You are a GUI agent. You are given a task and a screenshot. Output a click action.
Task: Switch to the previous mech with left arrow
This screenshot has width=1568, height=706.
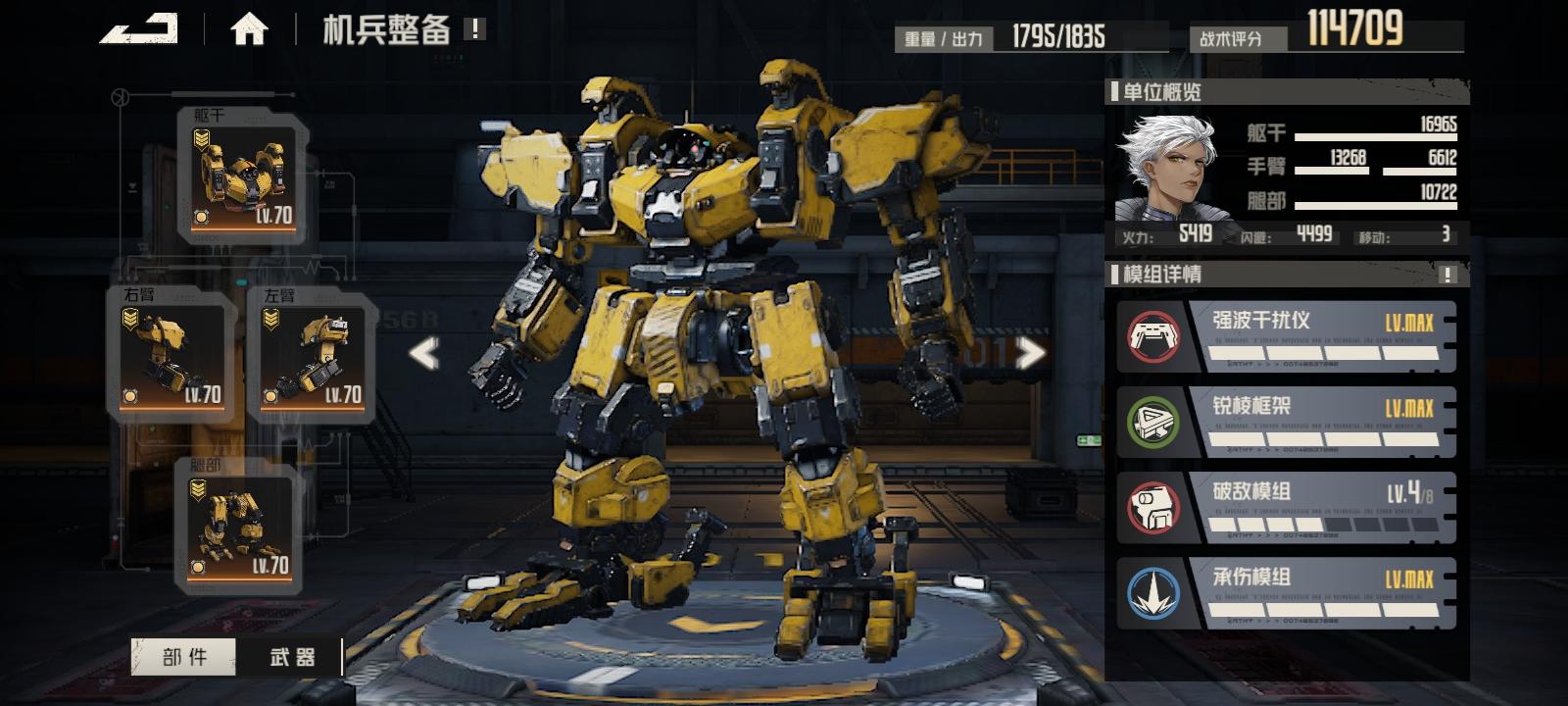click(x=423, y=353)
